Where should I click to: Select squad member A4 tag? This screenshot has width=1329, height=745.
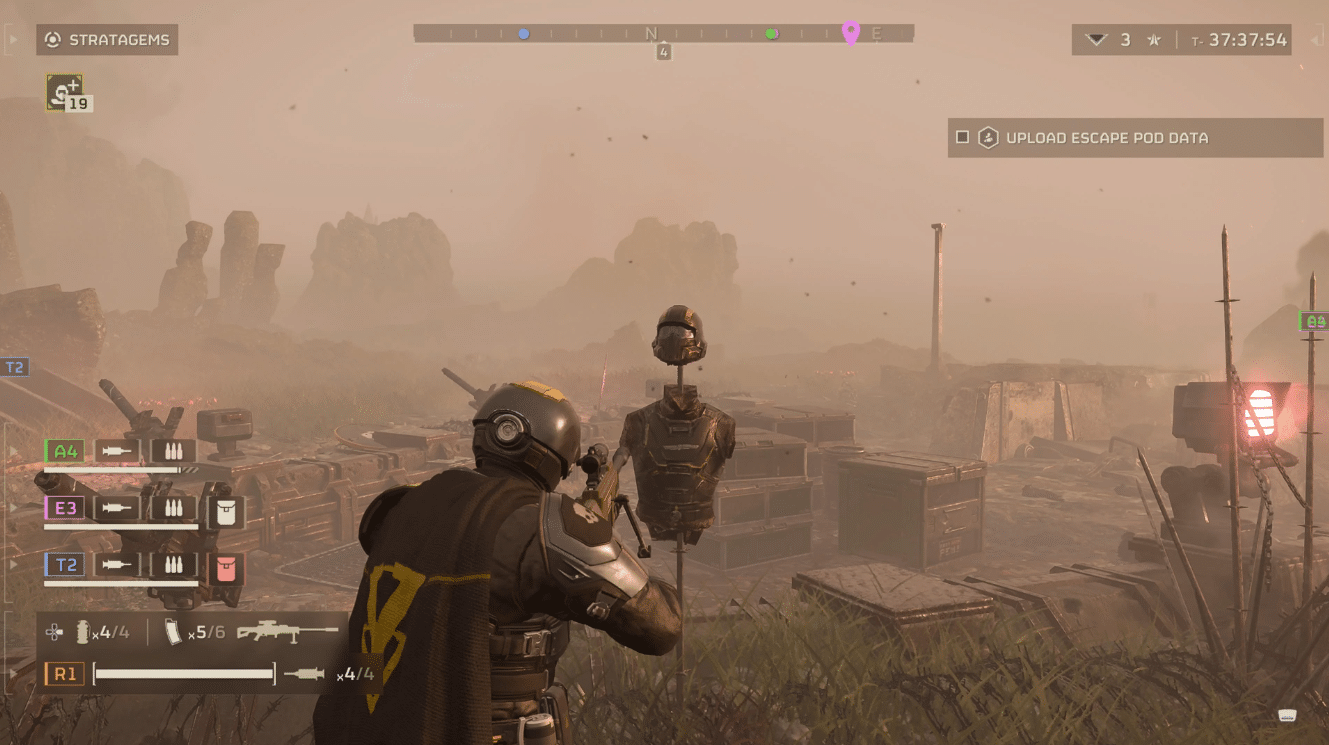66,451
